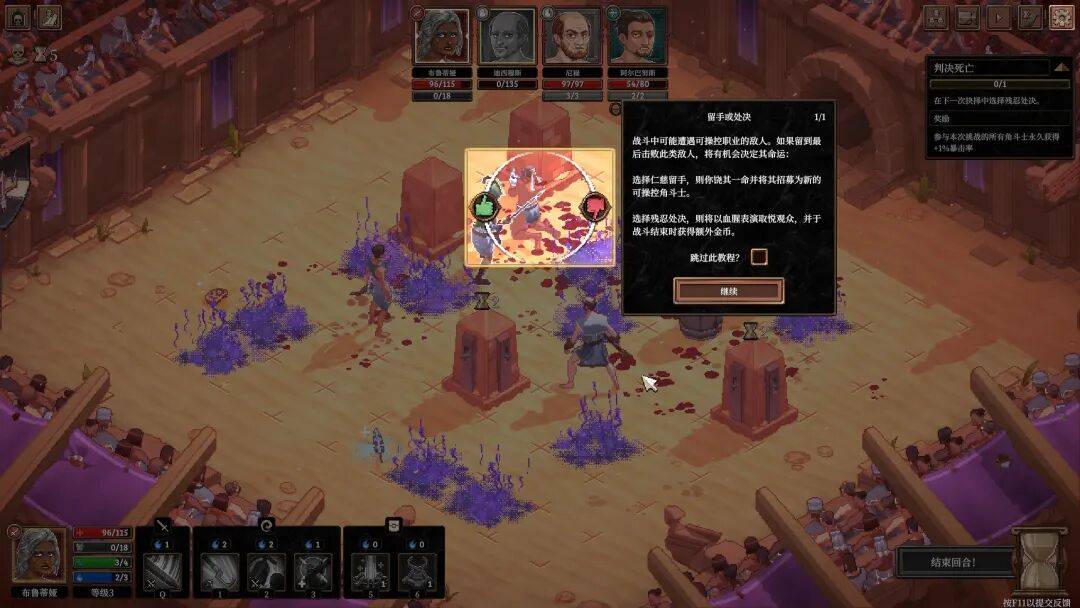Viewport: 1080px width, 608px height.
Task: Click the 继续 continue button
Action: click(728, 291)
